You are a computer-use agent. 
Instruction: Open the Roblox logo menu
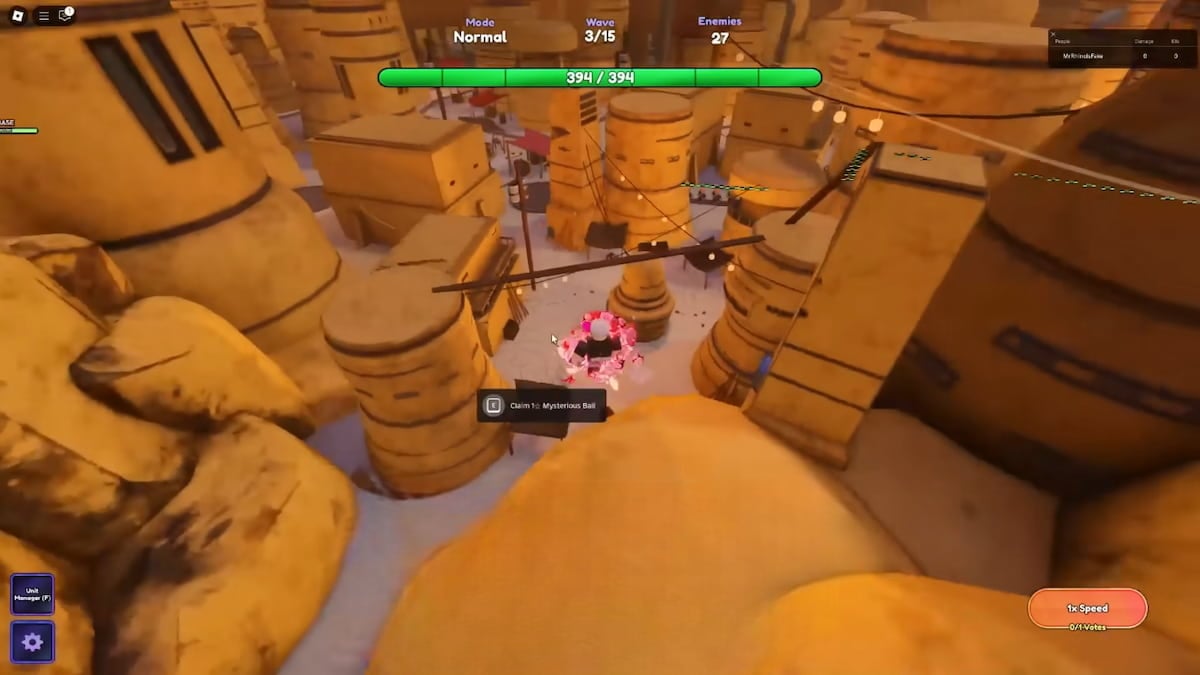pyautogui.click(x=18, y=15)
